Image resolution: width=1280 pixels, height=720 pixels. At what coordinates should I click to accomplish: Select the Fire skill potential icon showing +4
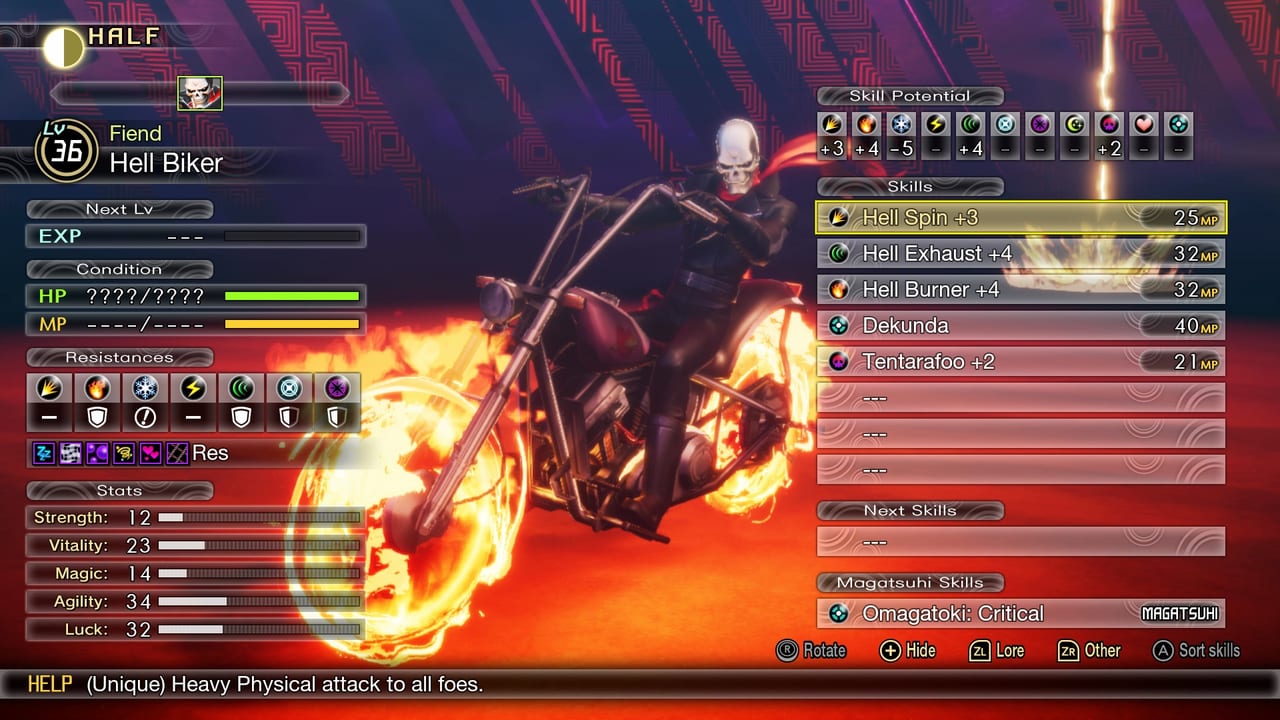point(866,128)
